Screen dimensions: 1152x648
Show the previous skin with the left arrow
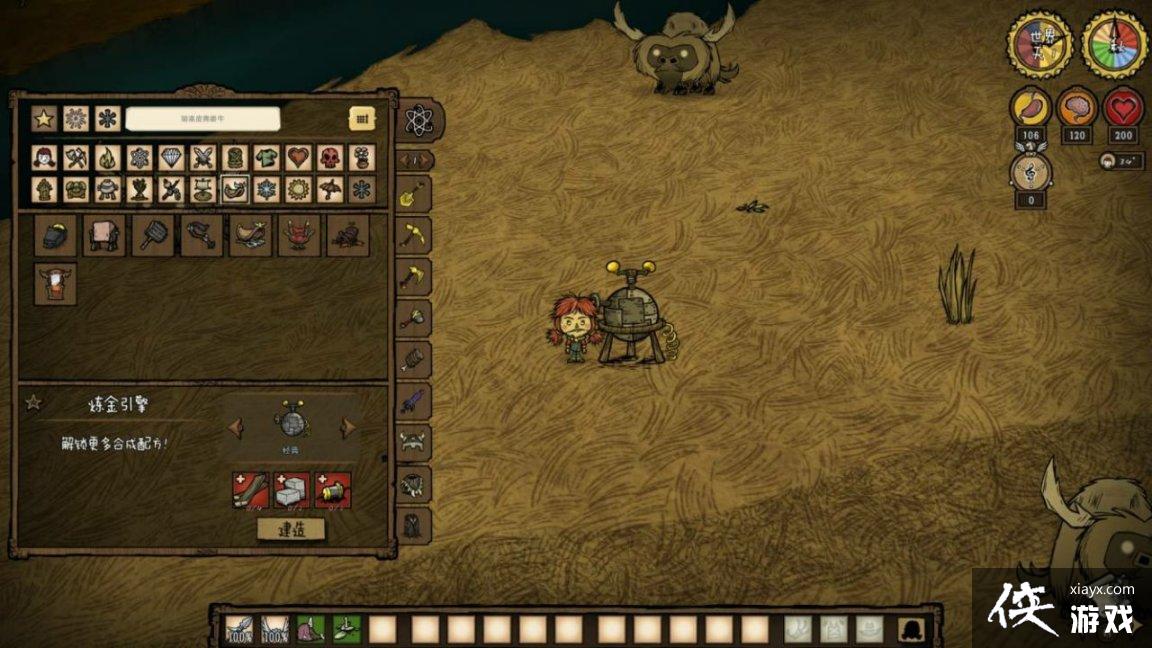coord(235,427)
